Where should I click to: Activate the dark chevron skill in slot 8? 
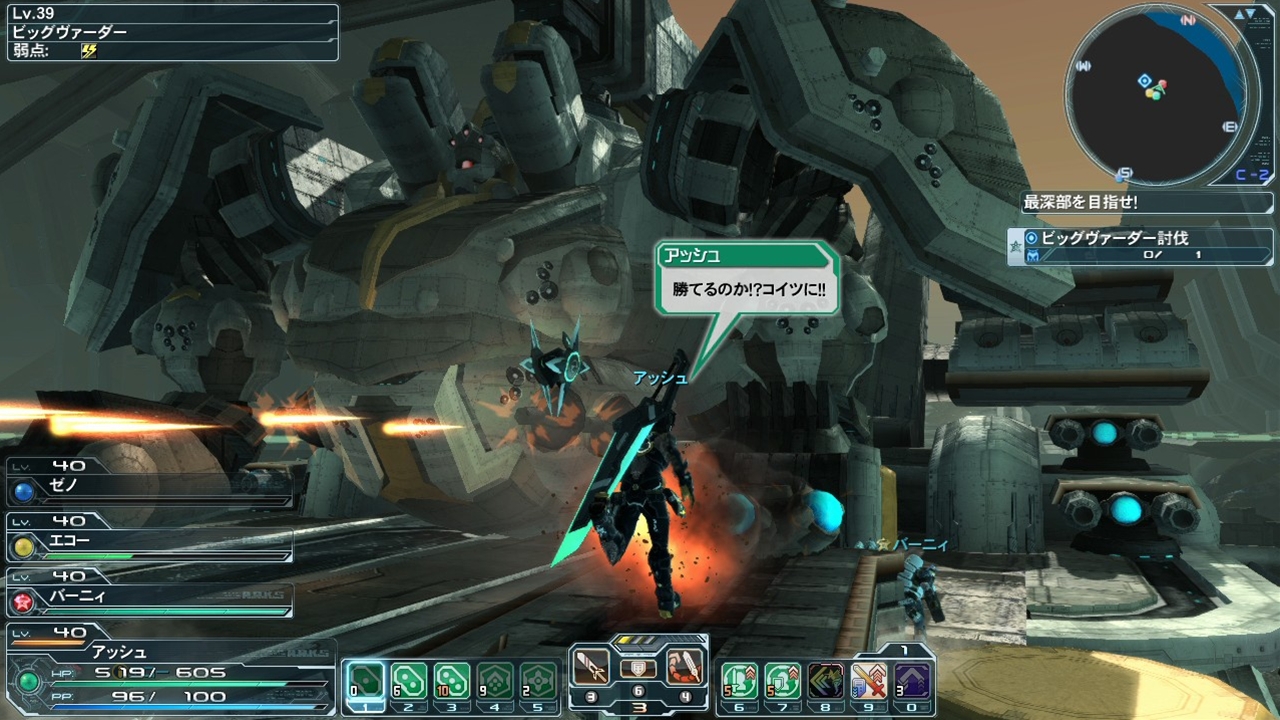826,681
